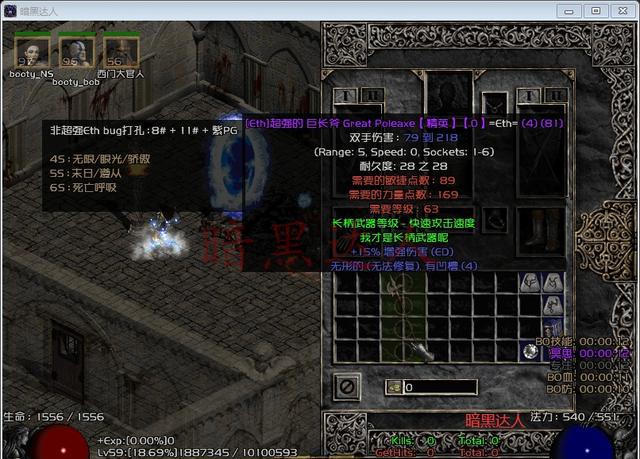
Task: Select the booty_NS party portrait
Action: [31, 50]
